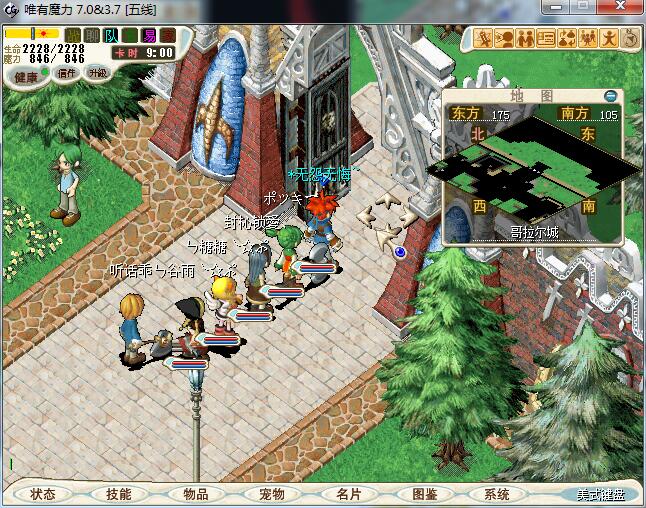Open the 宠物 pets menu

click(x=272, y=494)
